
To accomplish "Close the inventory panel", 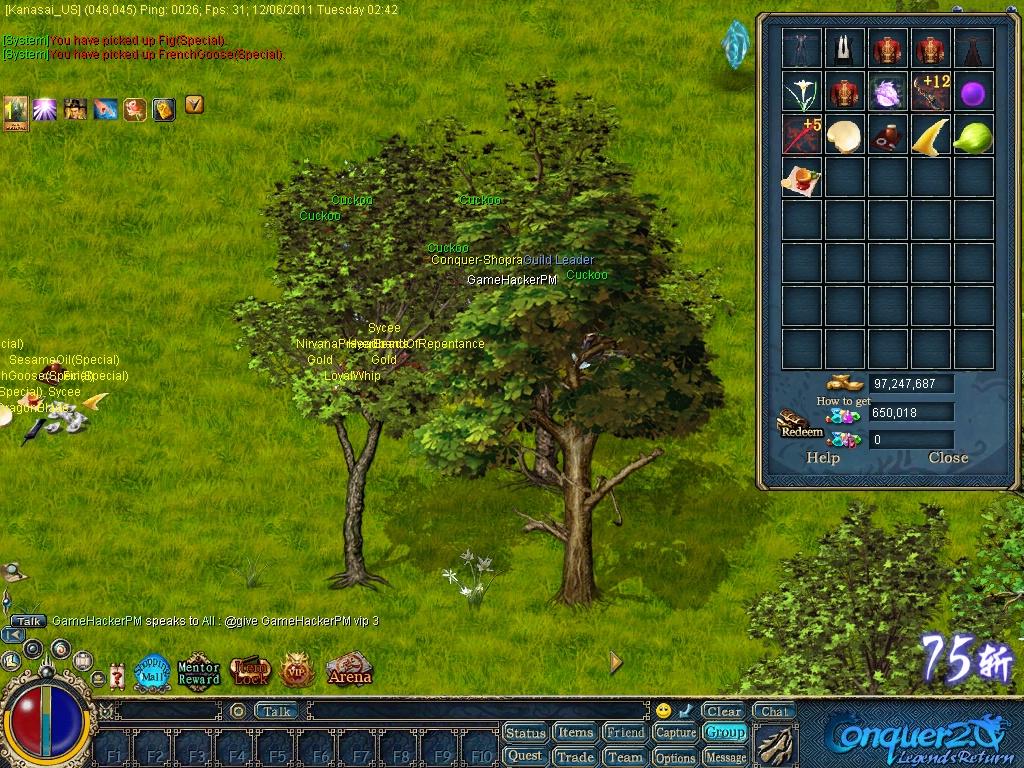I will coord(947,458).
